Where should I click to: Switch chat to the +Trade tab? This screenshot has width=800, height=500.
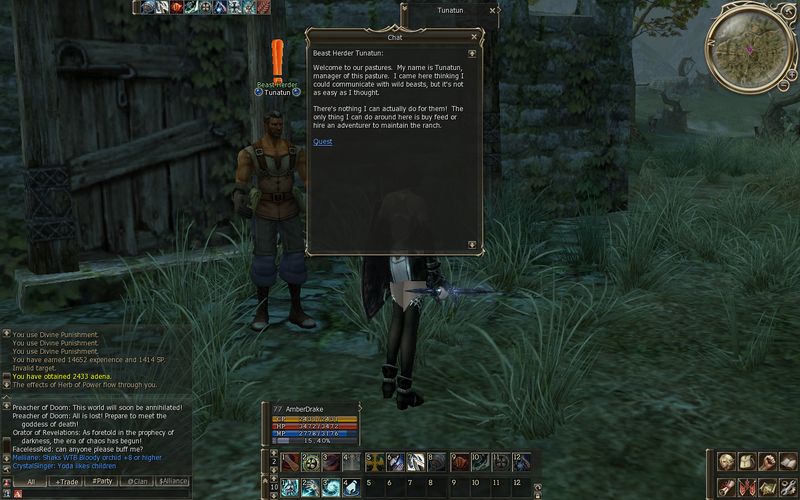click(x=68, y=482)
